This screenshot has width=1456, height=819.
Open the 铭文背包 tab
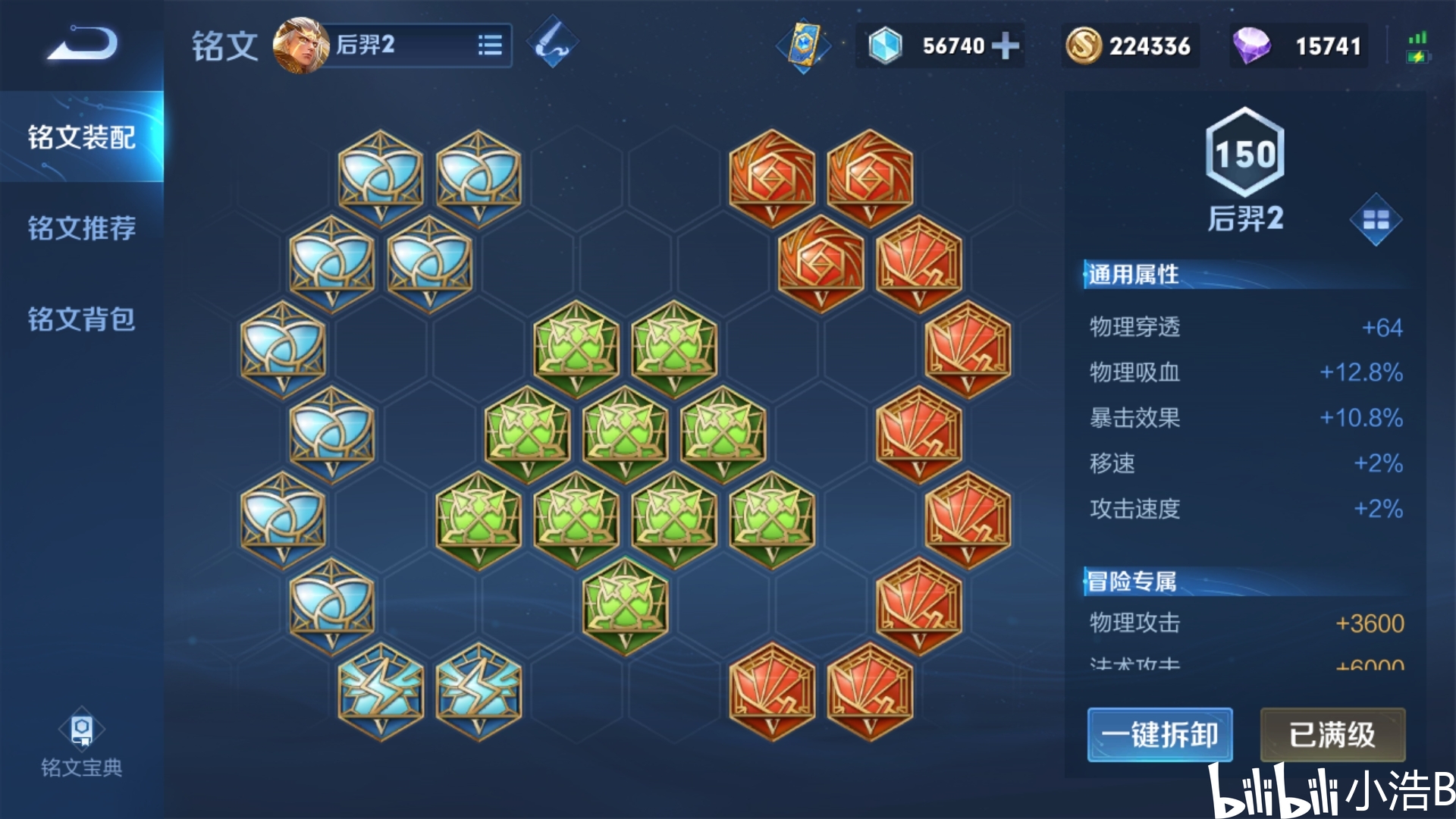pyautogui.click(x=82, y=319)
